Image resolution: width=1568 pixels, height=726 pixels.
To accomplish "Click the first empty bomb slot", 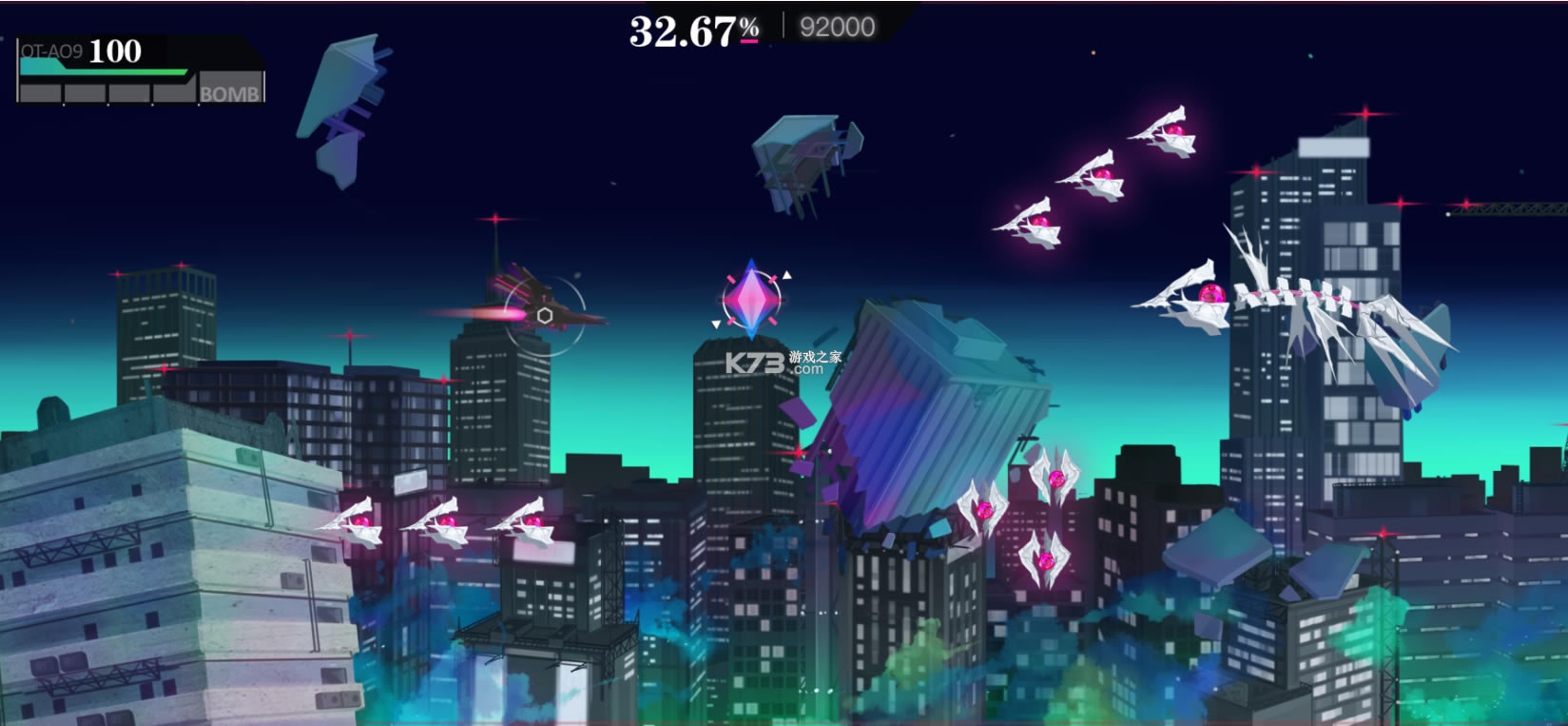I will point(38,92).
